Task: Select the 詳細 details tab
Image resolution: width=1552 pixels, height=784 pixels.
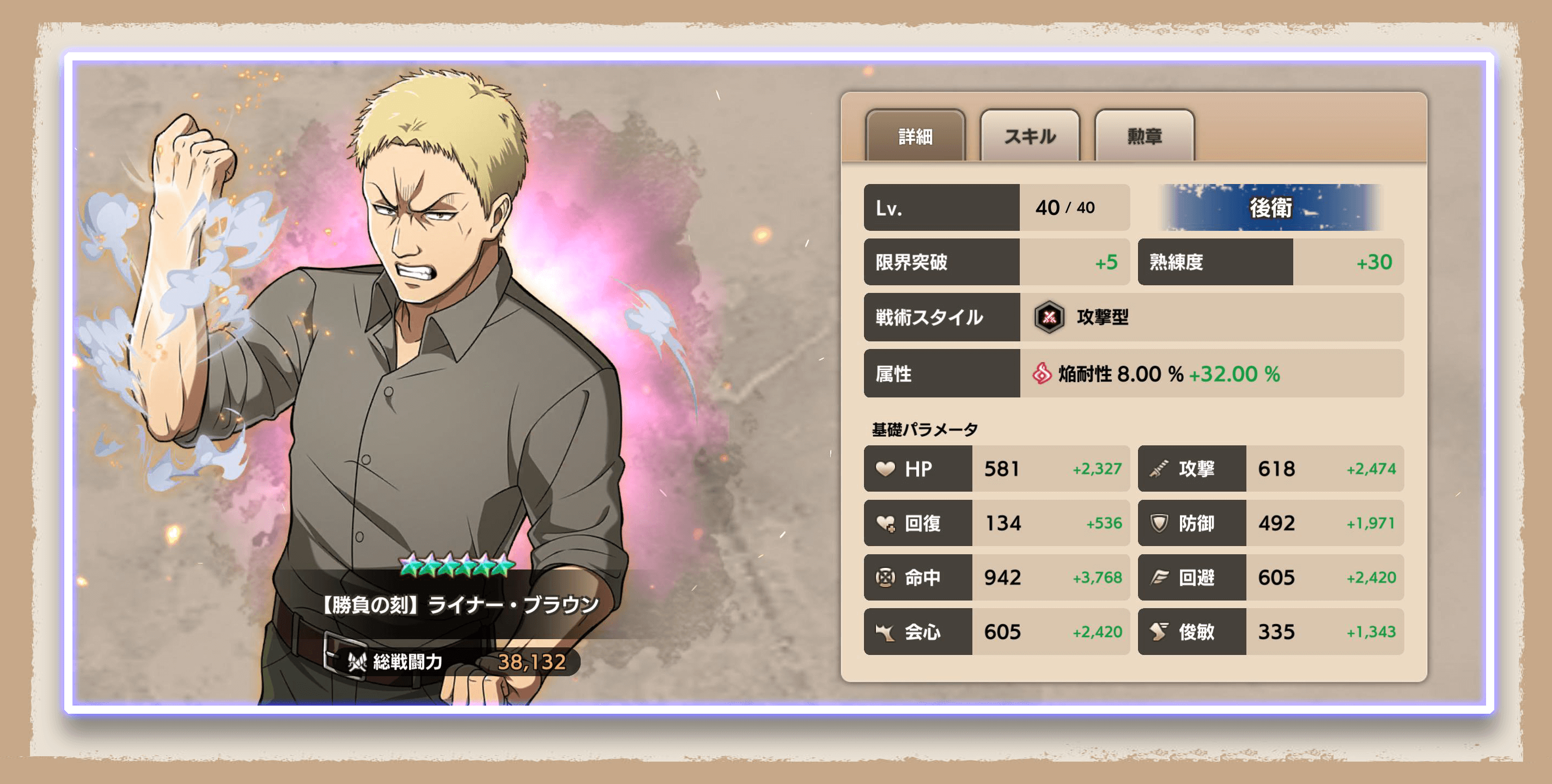Action: coord(915,137)
